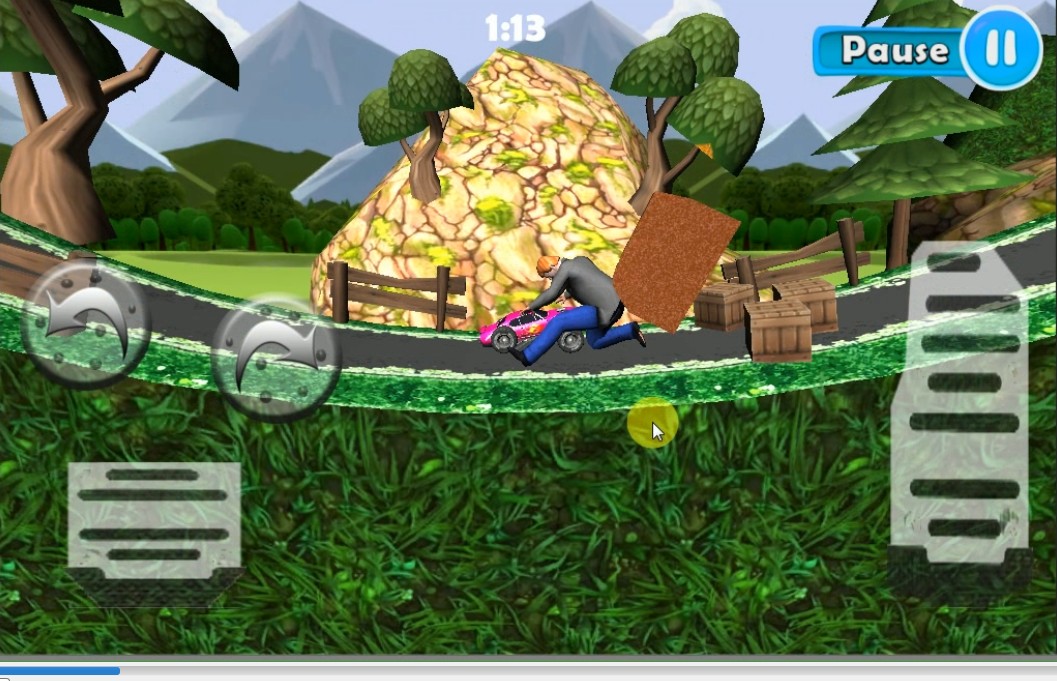The width and height of the screenshot is (1057, 681).
Task: Tap the tilt-right curved arrow button
Action: (276, 357)
